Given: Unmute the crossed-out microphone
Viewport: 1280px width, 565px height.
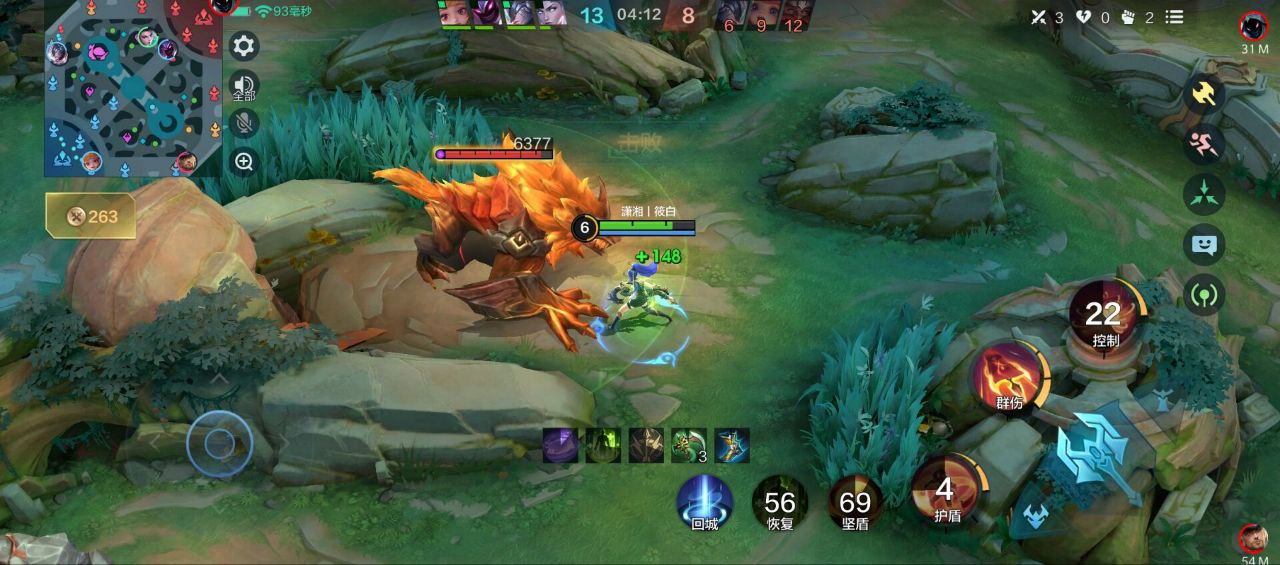Looking at the screenshot, I should point(244,123).
